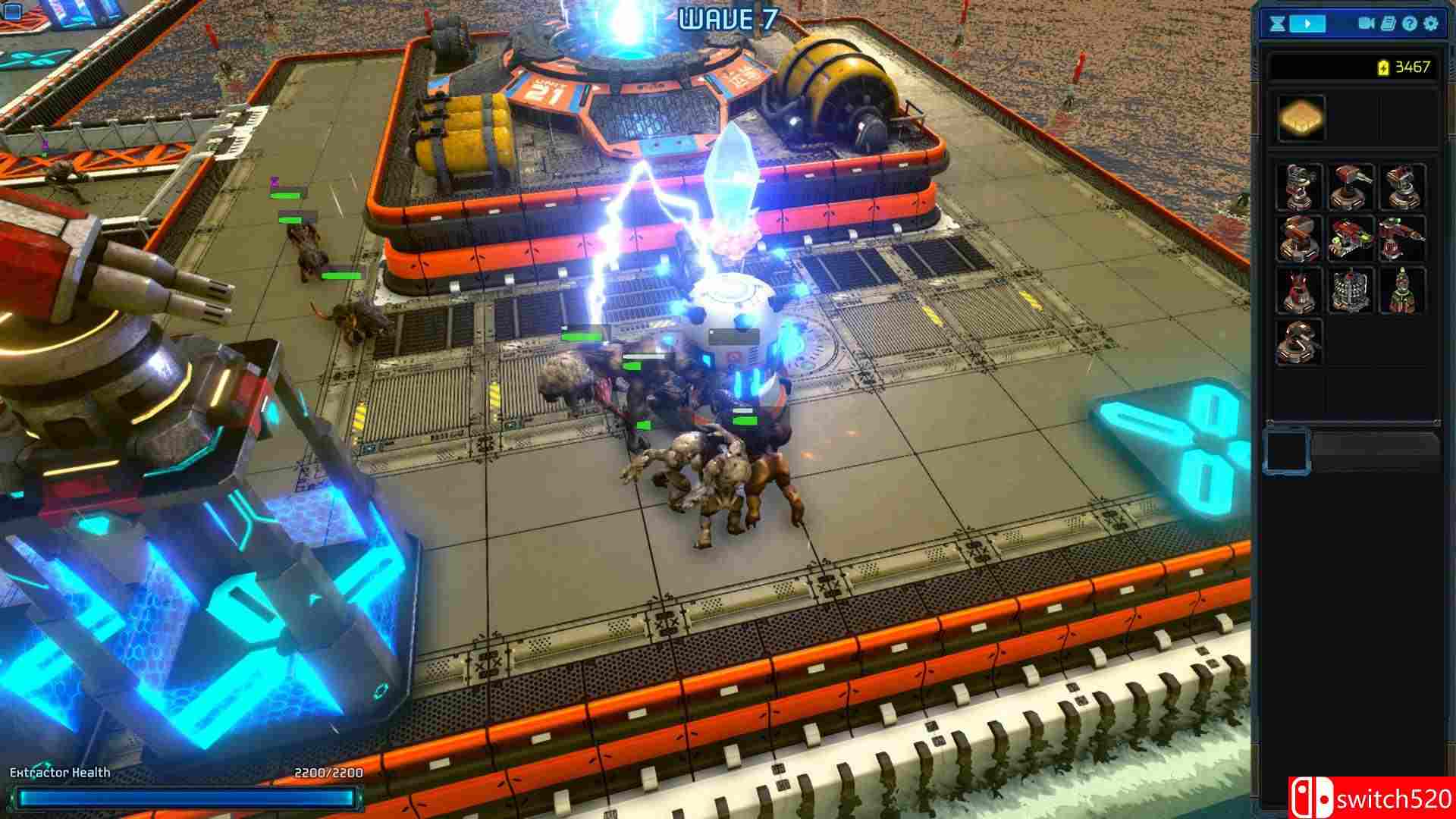Click the camera/recording icon on top bar
The width and height of the screenshot is (1456, 819).
point(1366,24)
